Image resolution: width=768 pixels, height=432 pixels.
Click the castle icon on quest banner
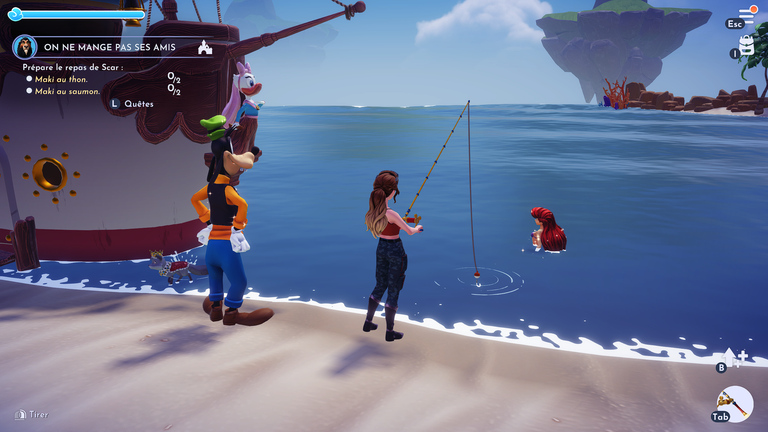coord(205,47)
